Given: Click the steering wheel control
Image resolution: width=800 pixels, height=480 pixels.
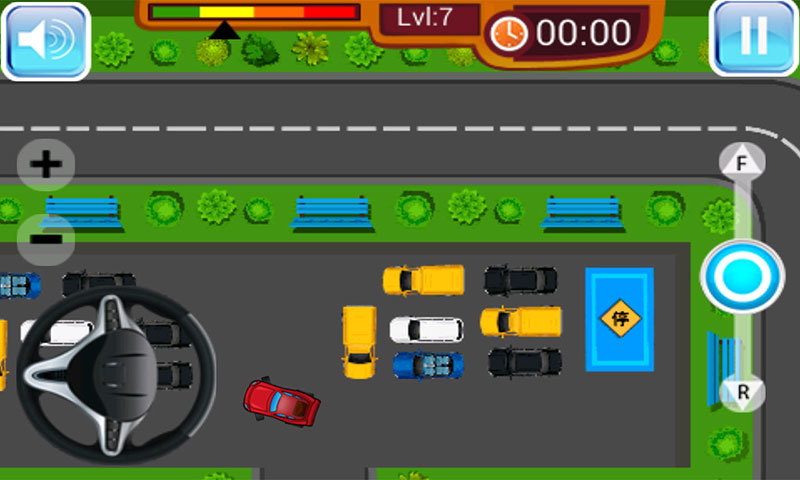Looking at the screenshot, I should click(116, 372).
